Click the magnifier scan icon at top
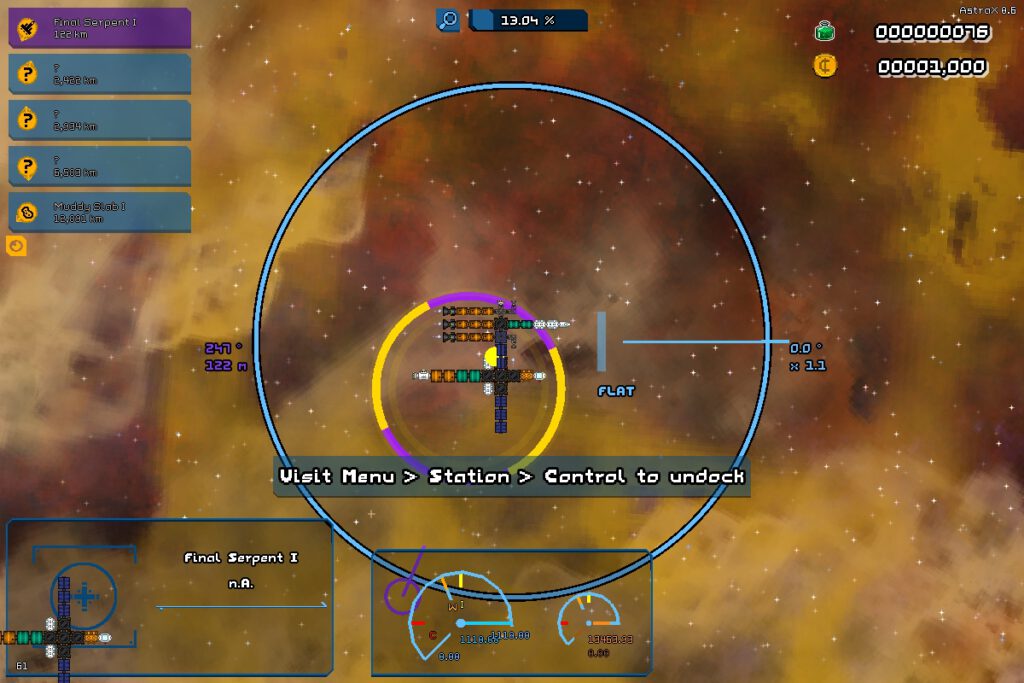The width and height of the screenshot is (1024, 683). click(x=448, y=20)
